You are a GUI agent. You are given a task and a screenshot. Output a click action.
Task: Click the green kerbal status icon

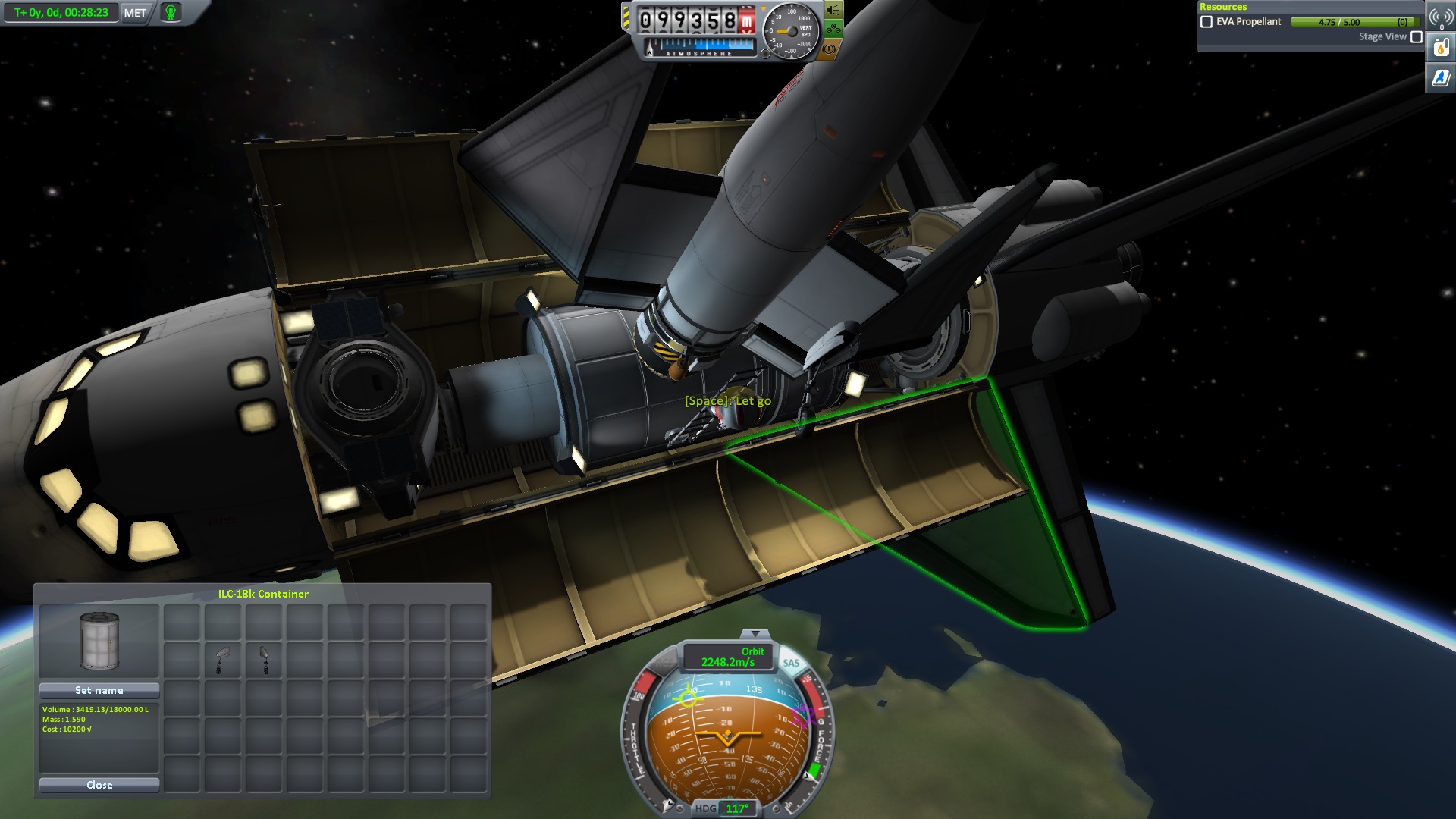coord(171,13)
